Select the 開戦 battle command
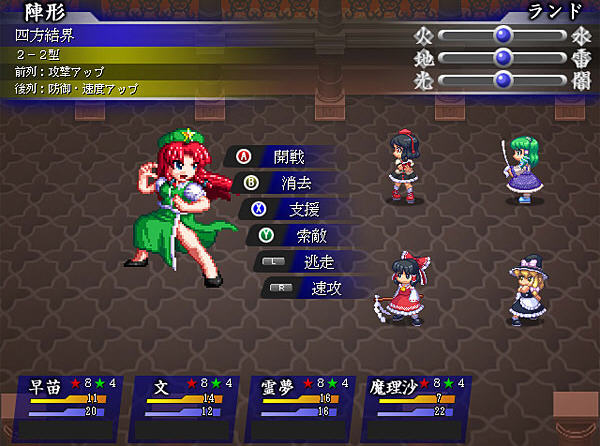 pos(284,156)
